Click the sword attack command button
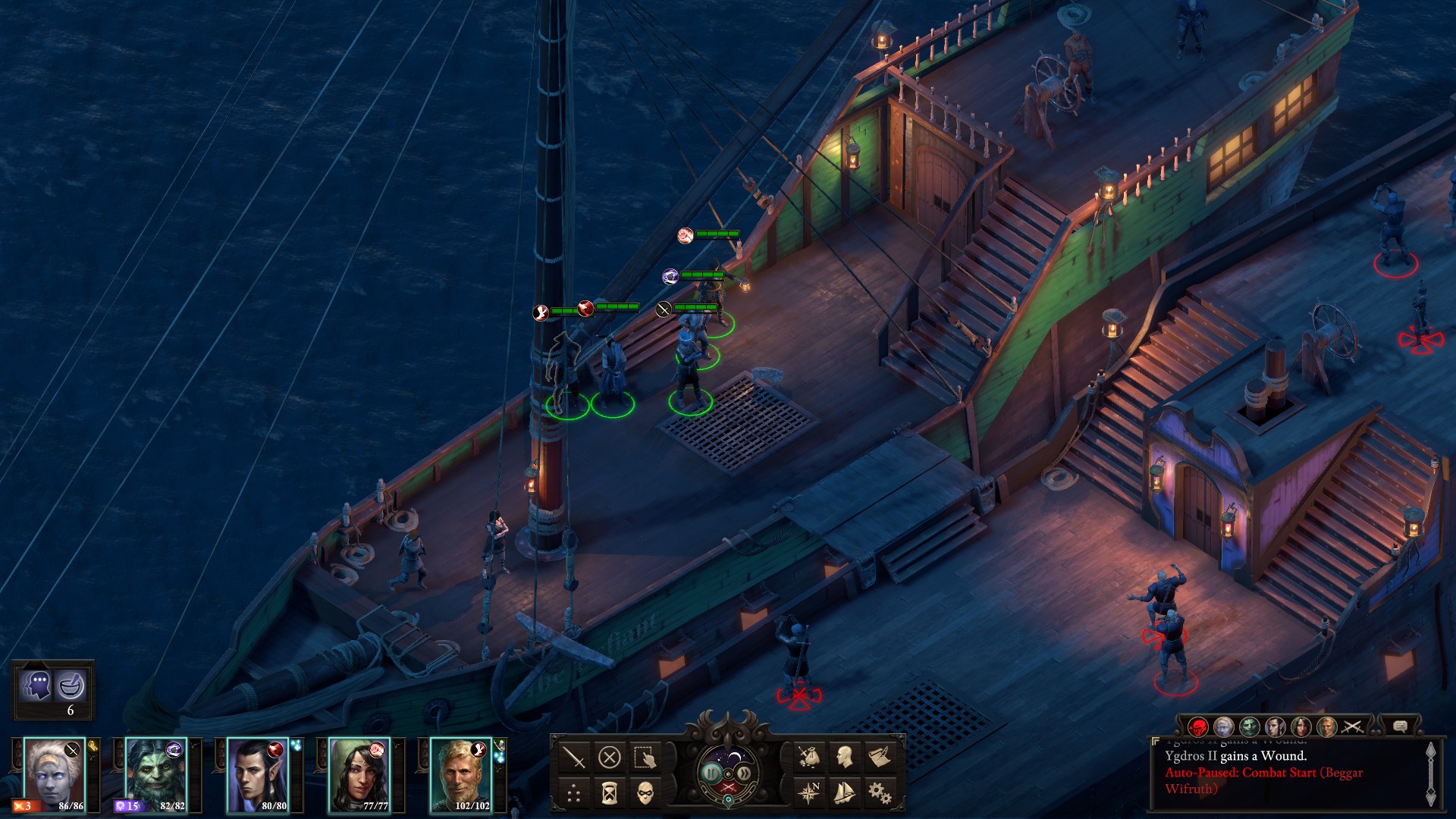This screenshot has height=819, width=1456. [574, 757]
